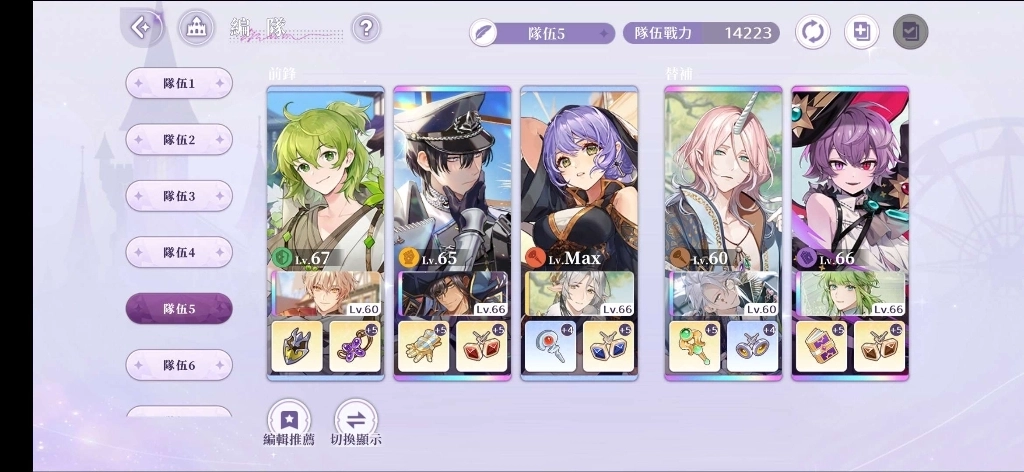Select the pink-haired Lv.60 substitute card
This screenshot has width=1024, height=472.
[x=723, y=180]
